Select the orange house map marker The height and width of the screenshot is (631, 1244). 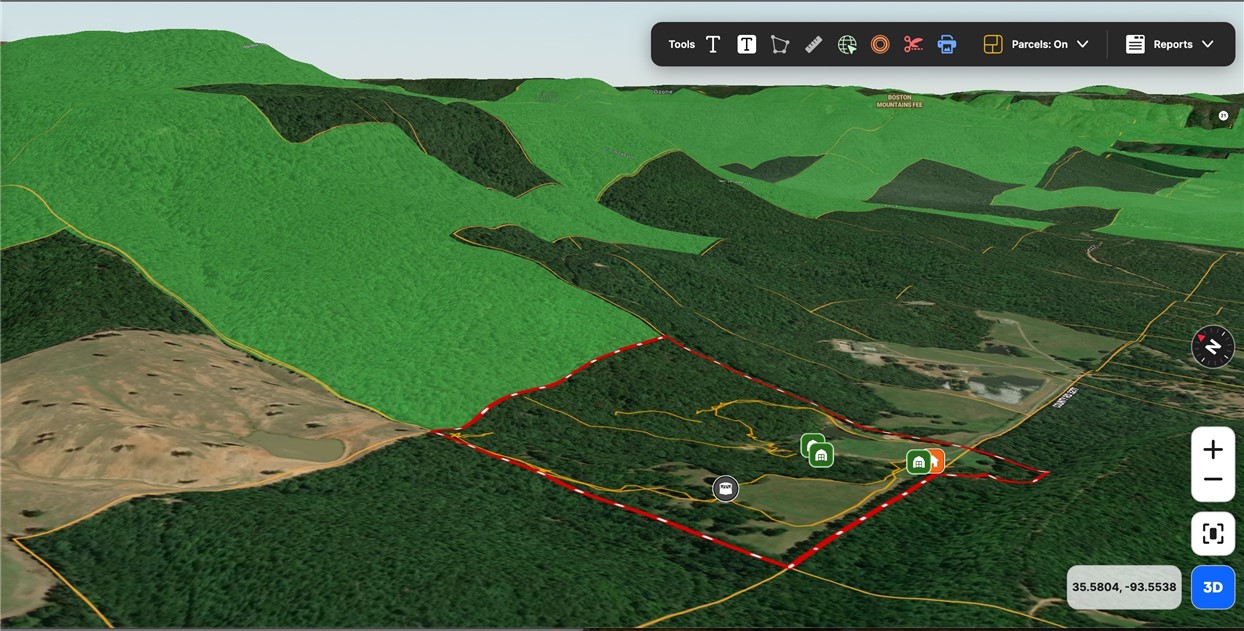(x=936, y=460)
